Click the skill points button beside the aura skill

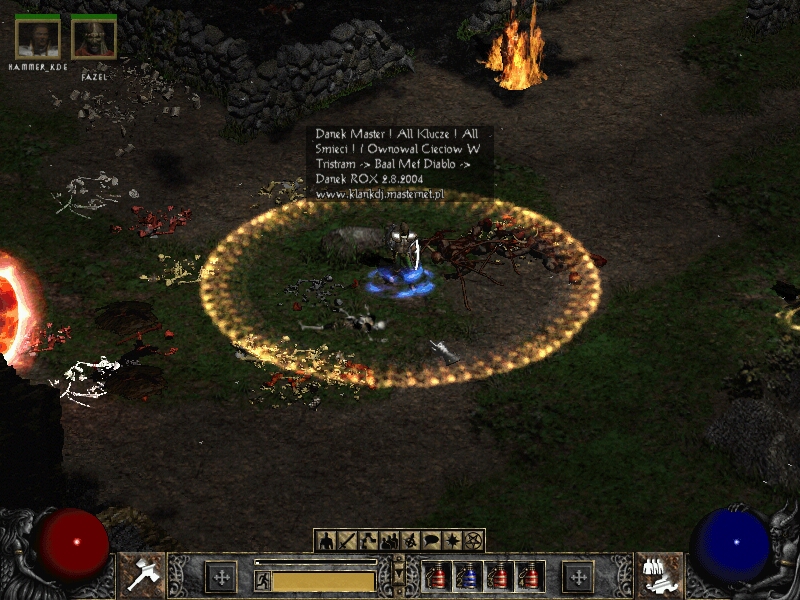click(578, 576)
